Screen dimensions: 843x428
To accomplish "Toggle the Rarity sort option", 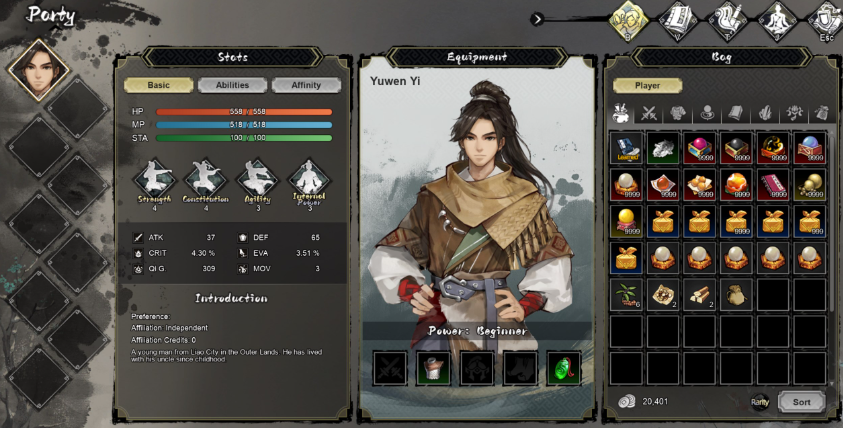I will pos(760,402).
